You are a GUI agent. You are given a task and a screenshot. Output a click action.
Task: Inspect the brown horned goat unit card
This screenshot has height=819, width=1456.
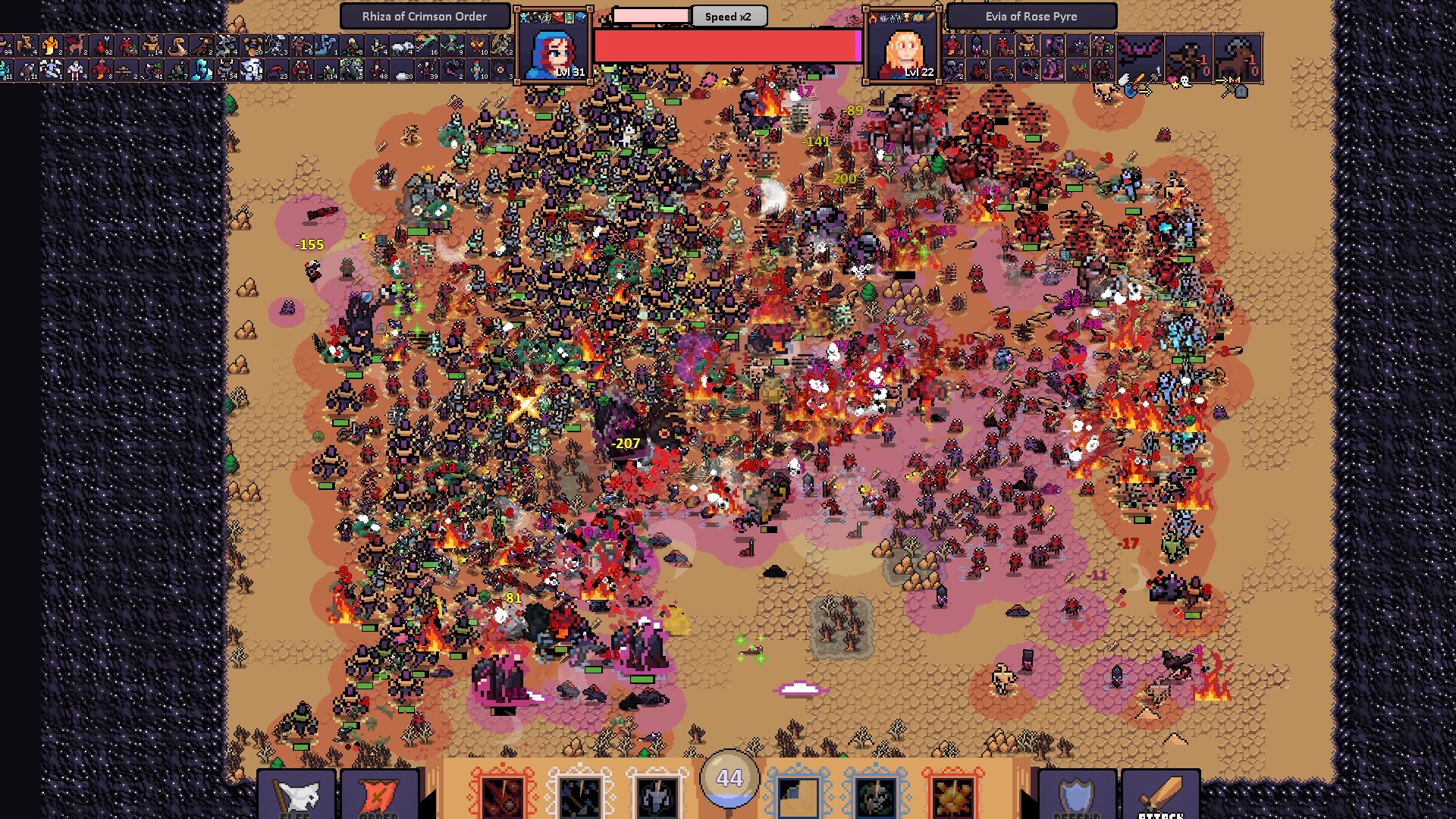[x=1188, y=58]
